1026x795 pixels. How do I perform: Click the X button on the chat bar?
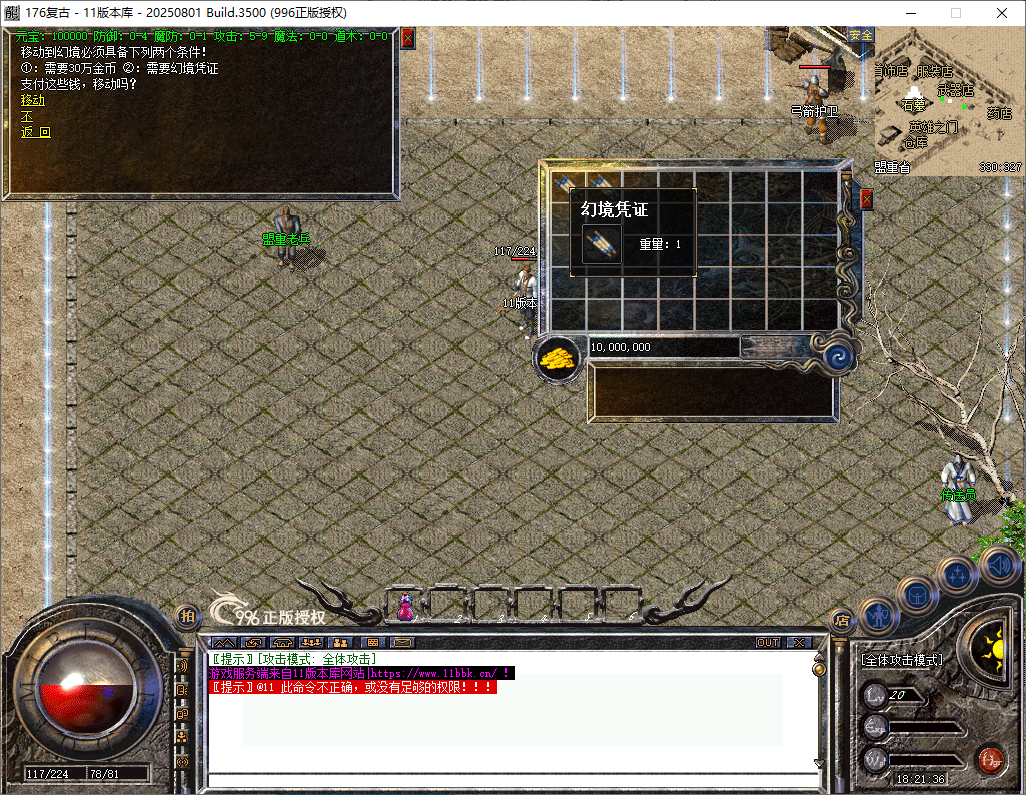coord(799,642)
